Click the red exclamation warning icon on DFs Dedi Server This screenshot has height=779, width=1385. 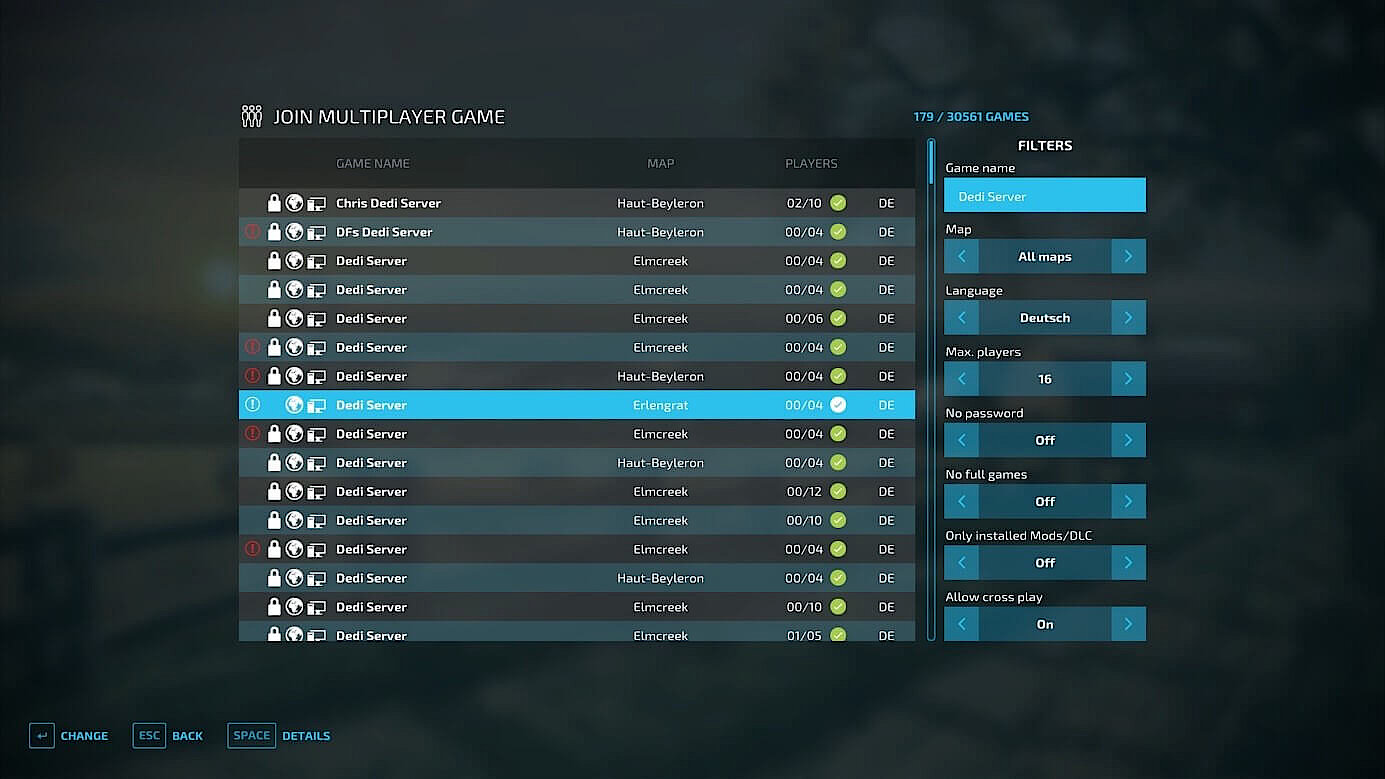coord(252,231)
